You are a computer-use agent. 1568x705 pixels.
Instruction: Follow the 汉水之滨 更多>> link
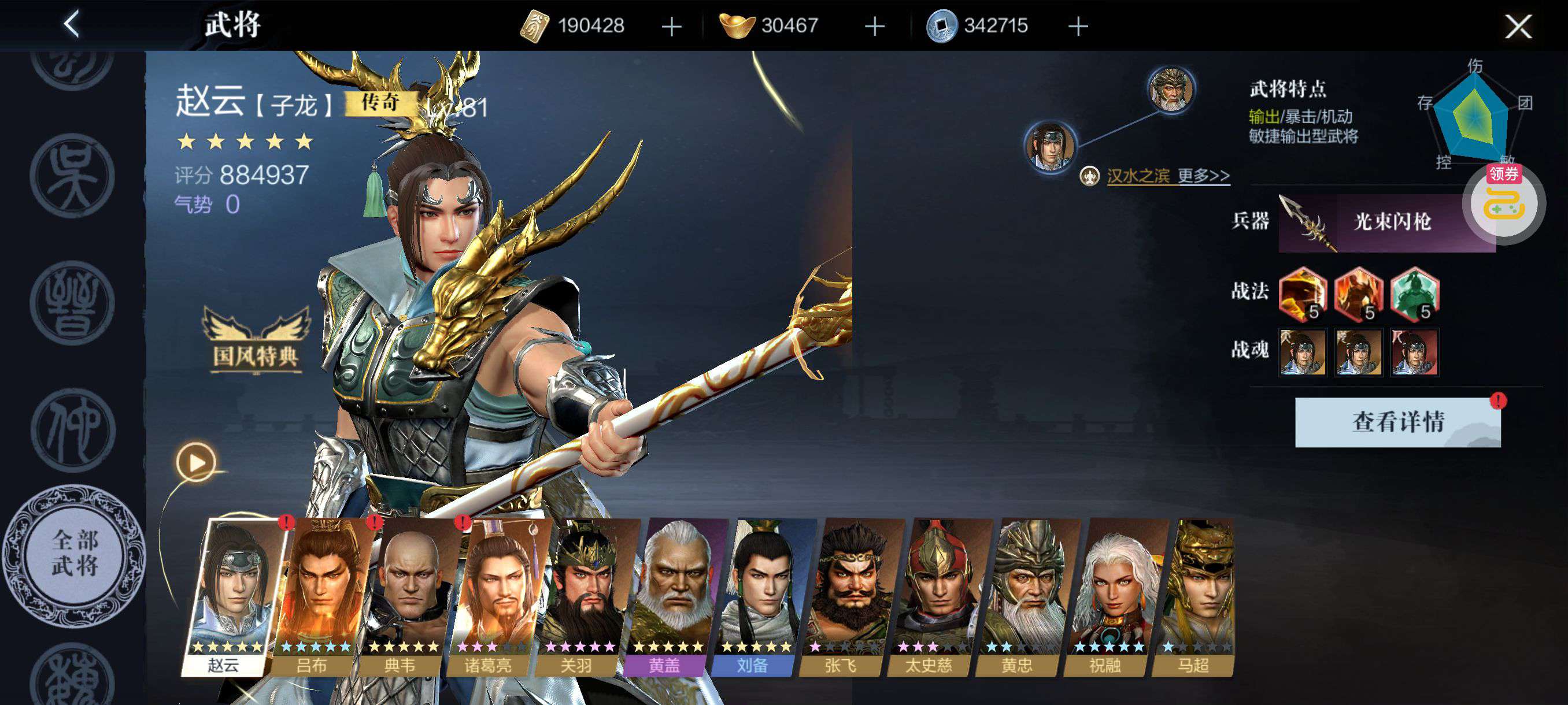(1167, 176)
